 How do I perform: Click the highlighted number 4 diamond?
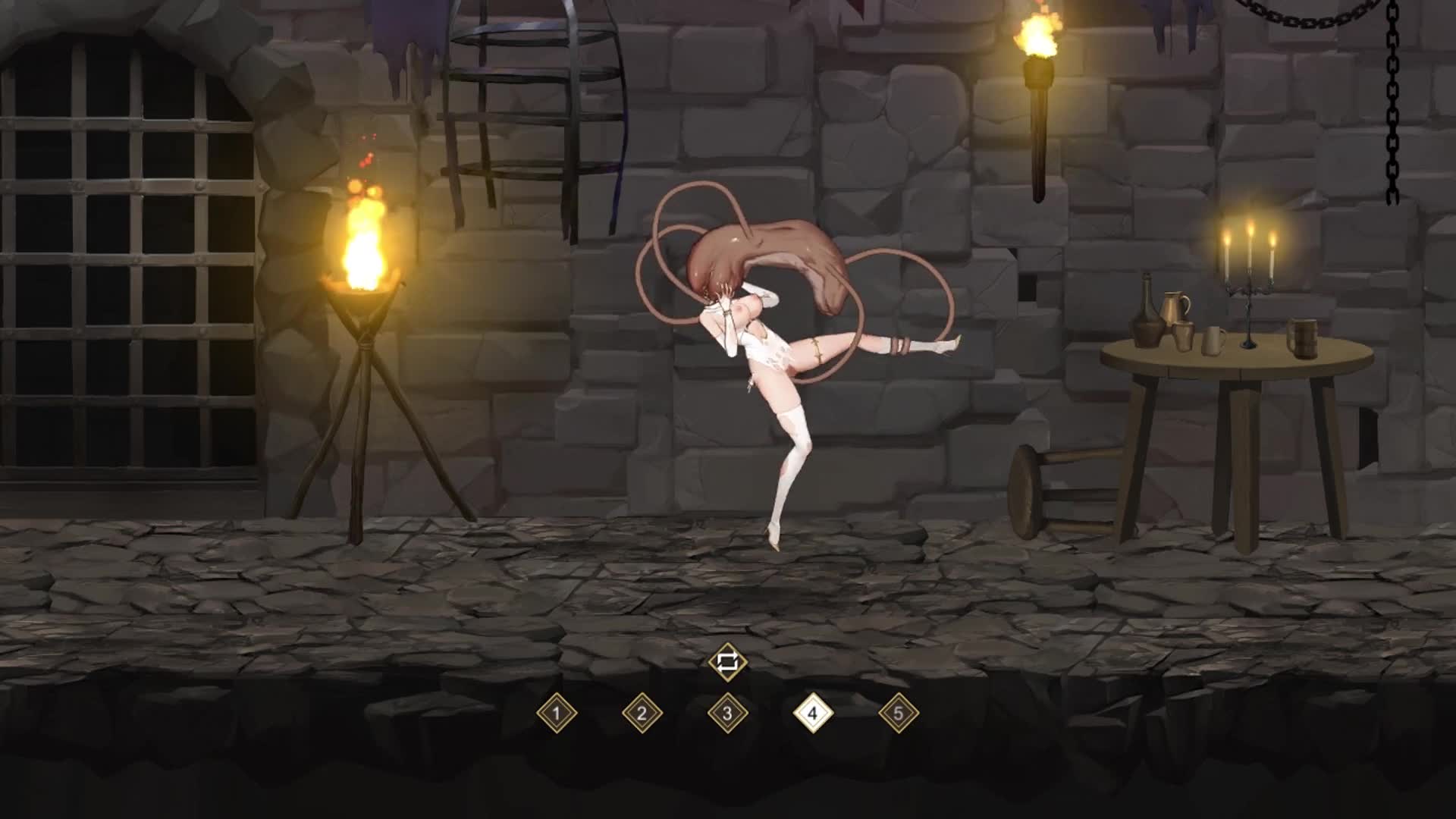[x=813, y=713]
